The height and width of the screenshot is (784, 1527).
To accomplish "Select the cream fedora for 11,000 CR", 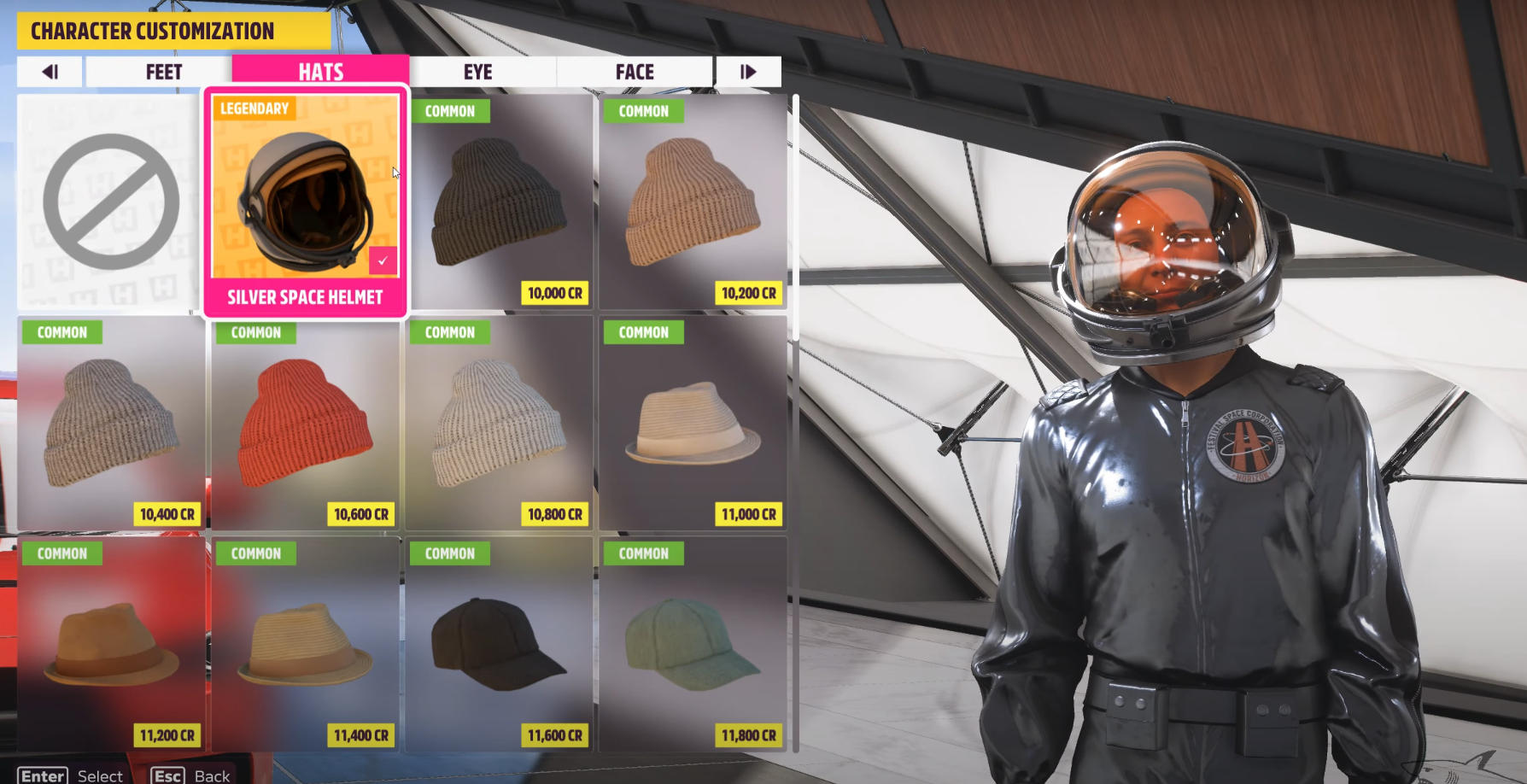I will [x=693, y=423].
